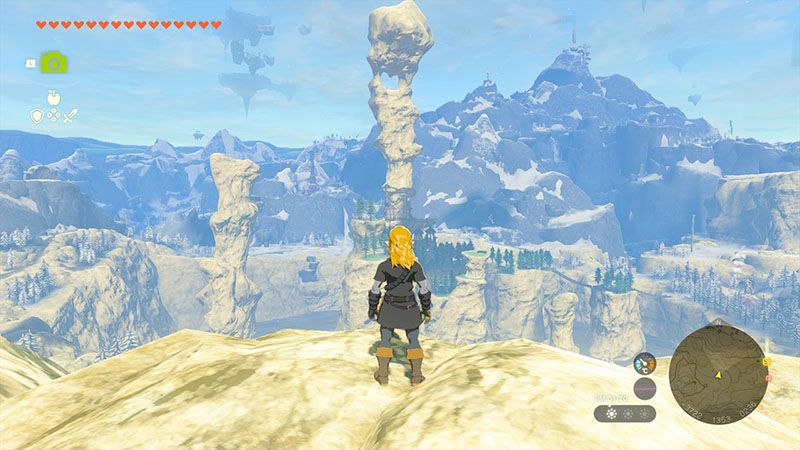This screenshot has height=450, width=800.
Task: Choose the shield quick-select icon
Action: click(x=36, y=116)
